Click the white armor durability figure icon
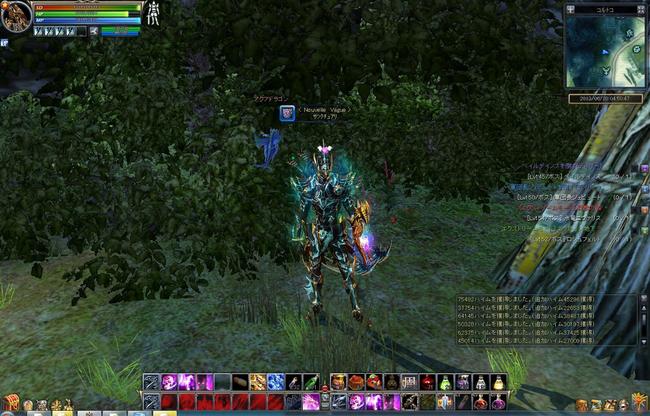Screen dimensions: 650x416 coord(155,14)
